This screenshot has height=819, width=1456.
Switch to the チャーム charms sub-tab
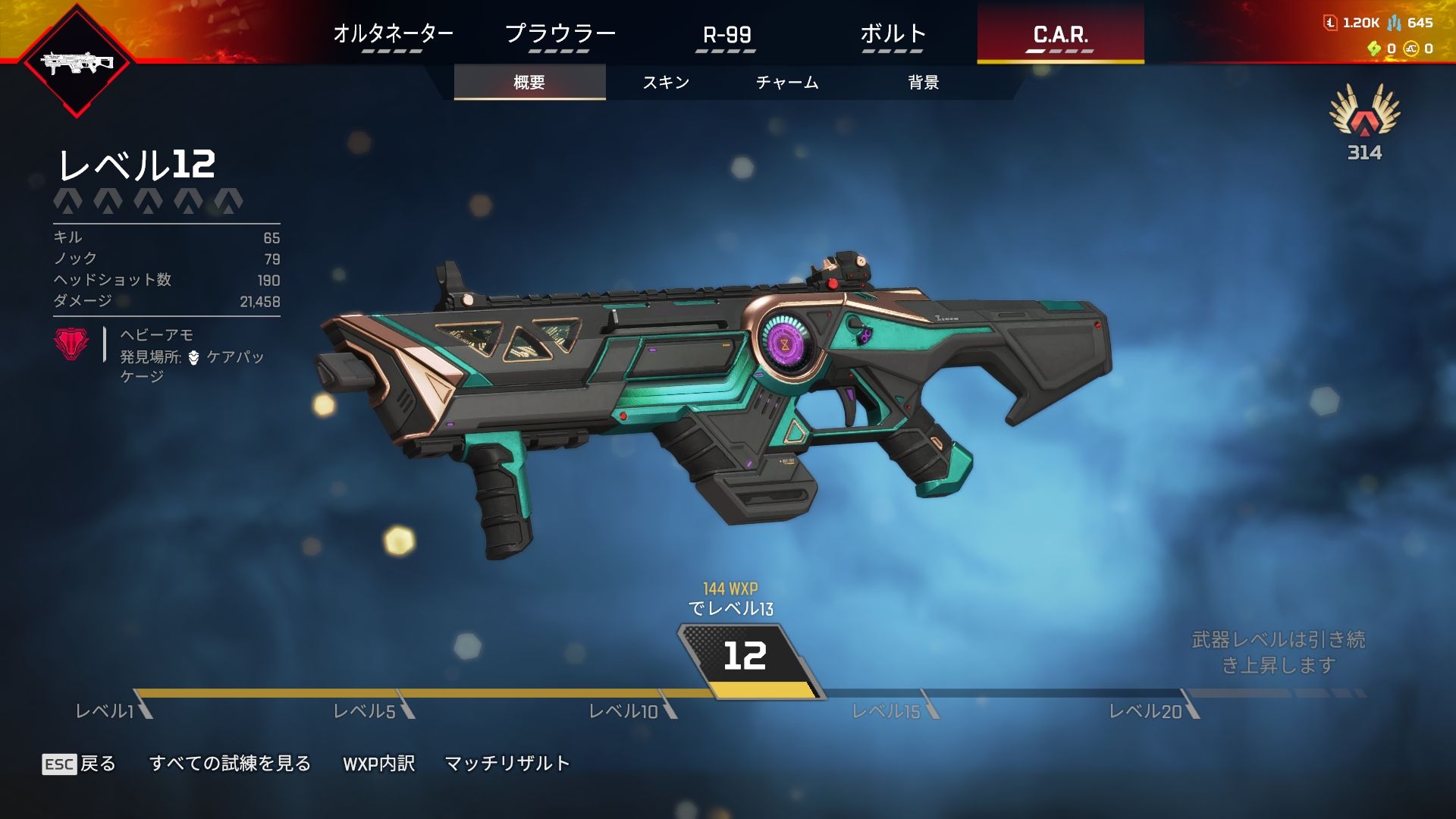click(787, 82)
